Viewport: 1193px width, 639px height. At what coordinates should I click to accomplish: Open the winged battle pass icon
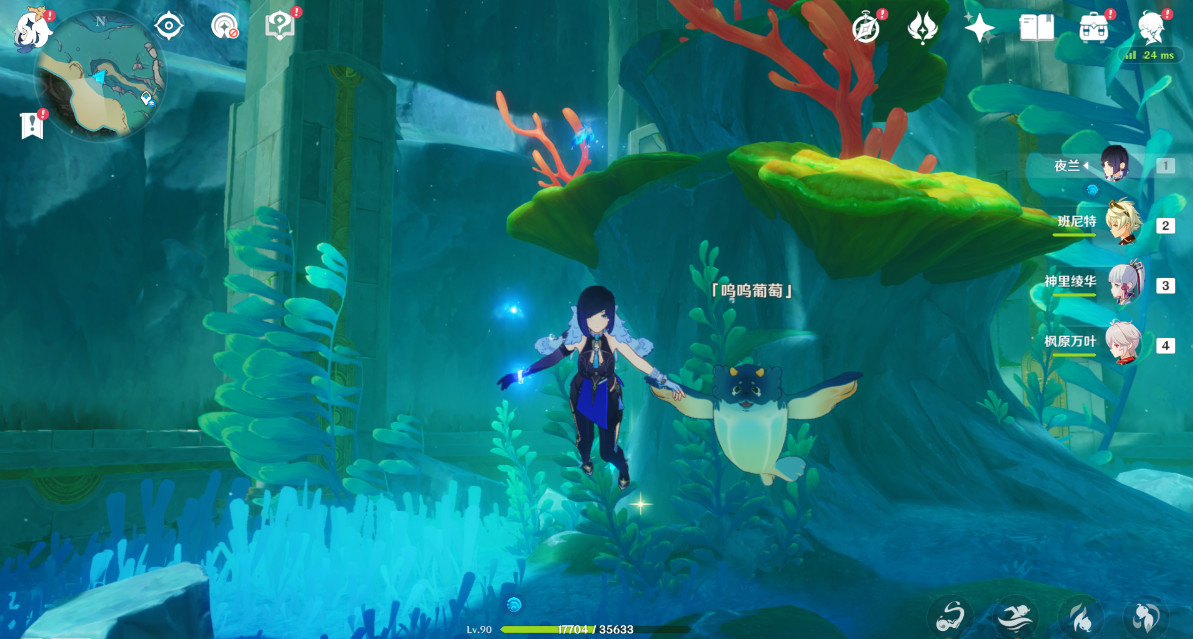tap(922, 28)
